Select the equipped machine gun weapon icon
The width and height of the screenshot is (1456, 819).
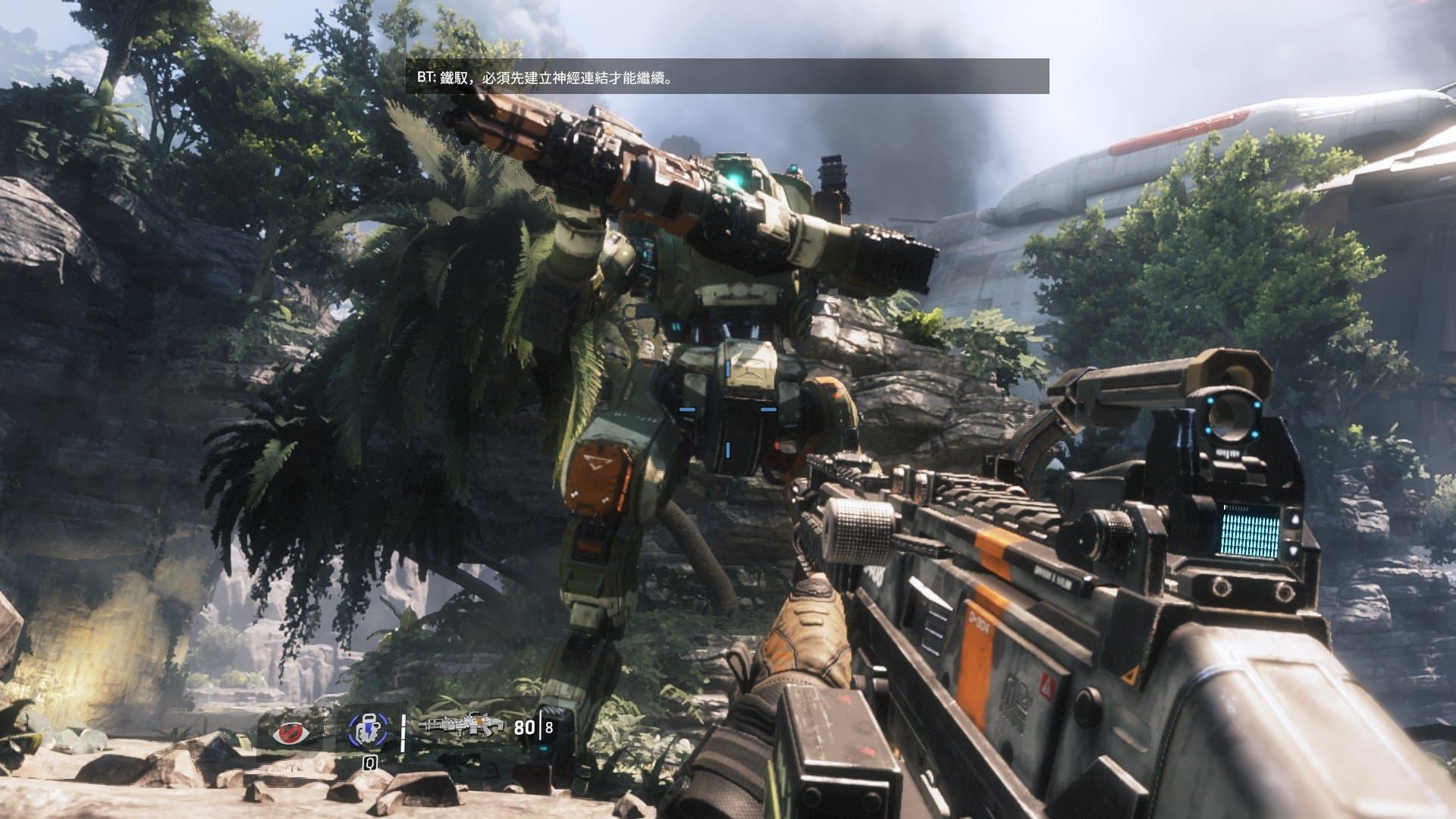(x=452, y=726)
